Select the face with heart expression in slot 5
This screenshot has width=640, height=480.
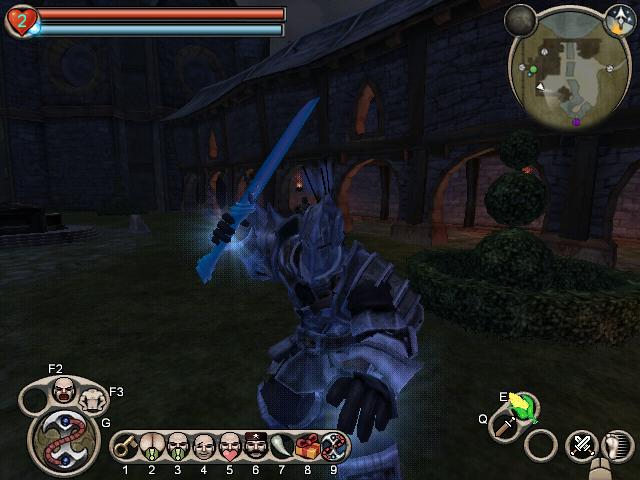click(230, 445)
